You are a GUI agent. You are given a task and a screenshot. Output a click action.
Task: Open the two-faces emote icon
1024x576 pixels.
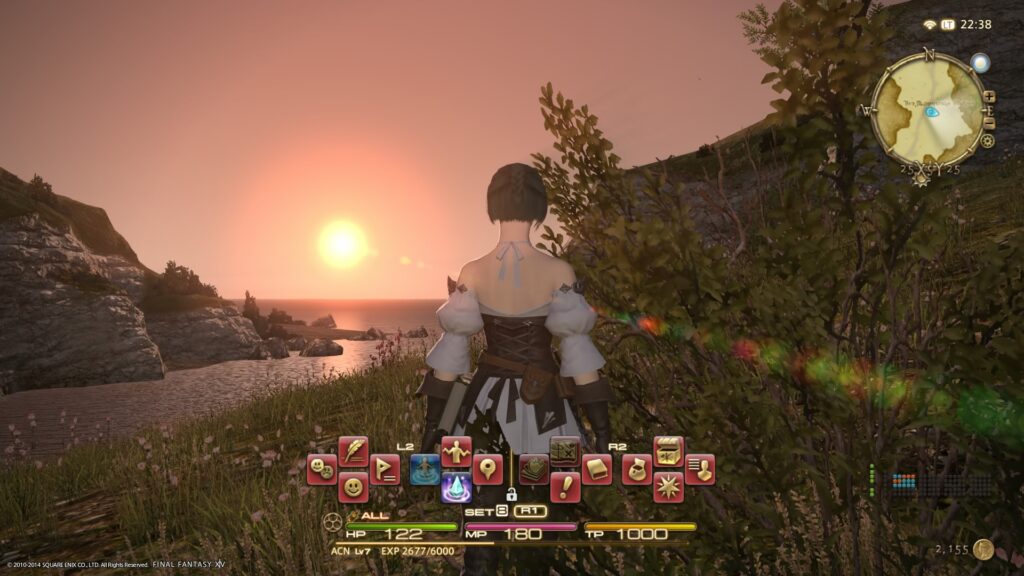(x=321, y=469)
